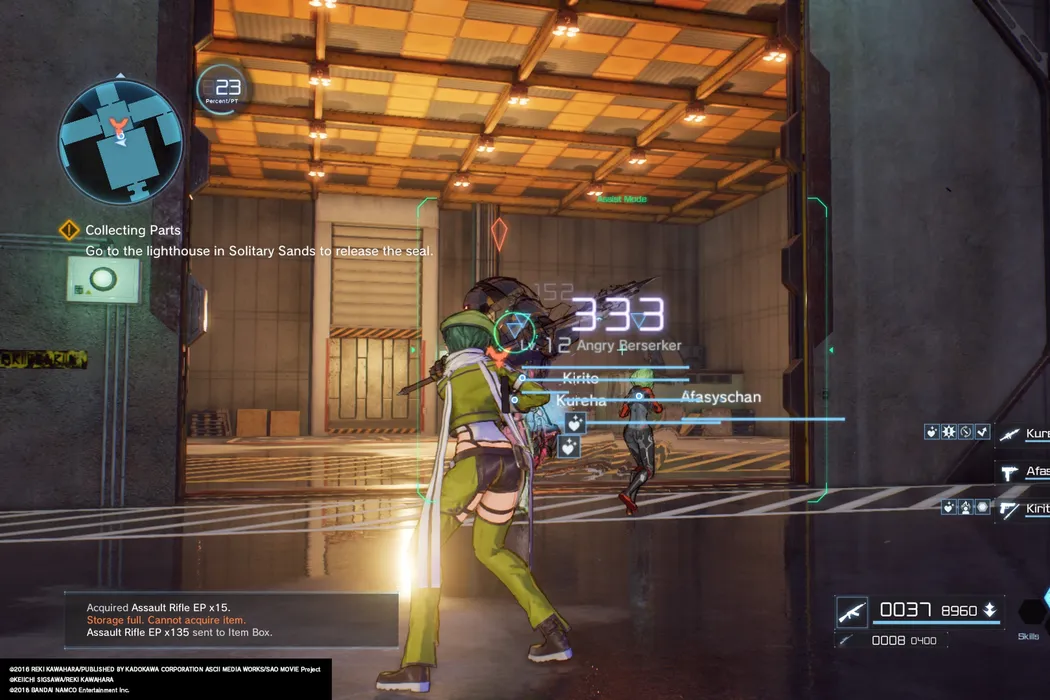1050x700 pixels.
Task: Select the equipped assault rifle weapon slot
Action: (852, 610)
